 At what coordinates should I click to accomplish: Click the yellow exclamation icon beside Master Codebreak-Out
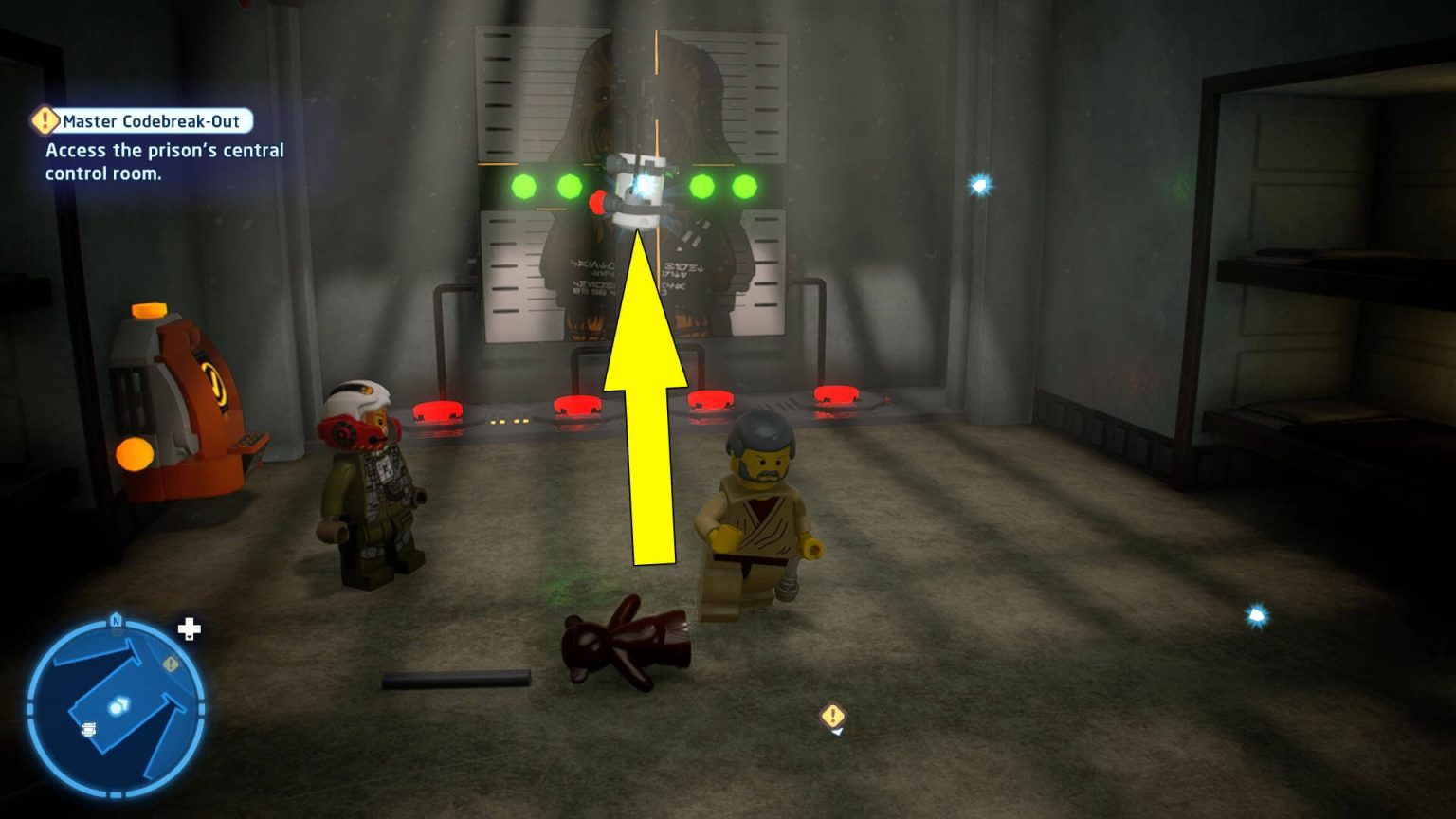click(44, 119)
